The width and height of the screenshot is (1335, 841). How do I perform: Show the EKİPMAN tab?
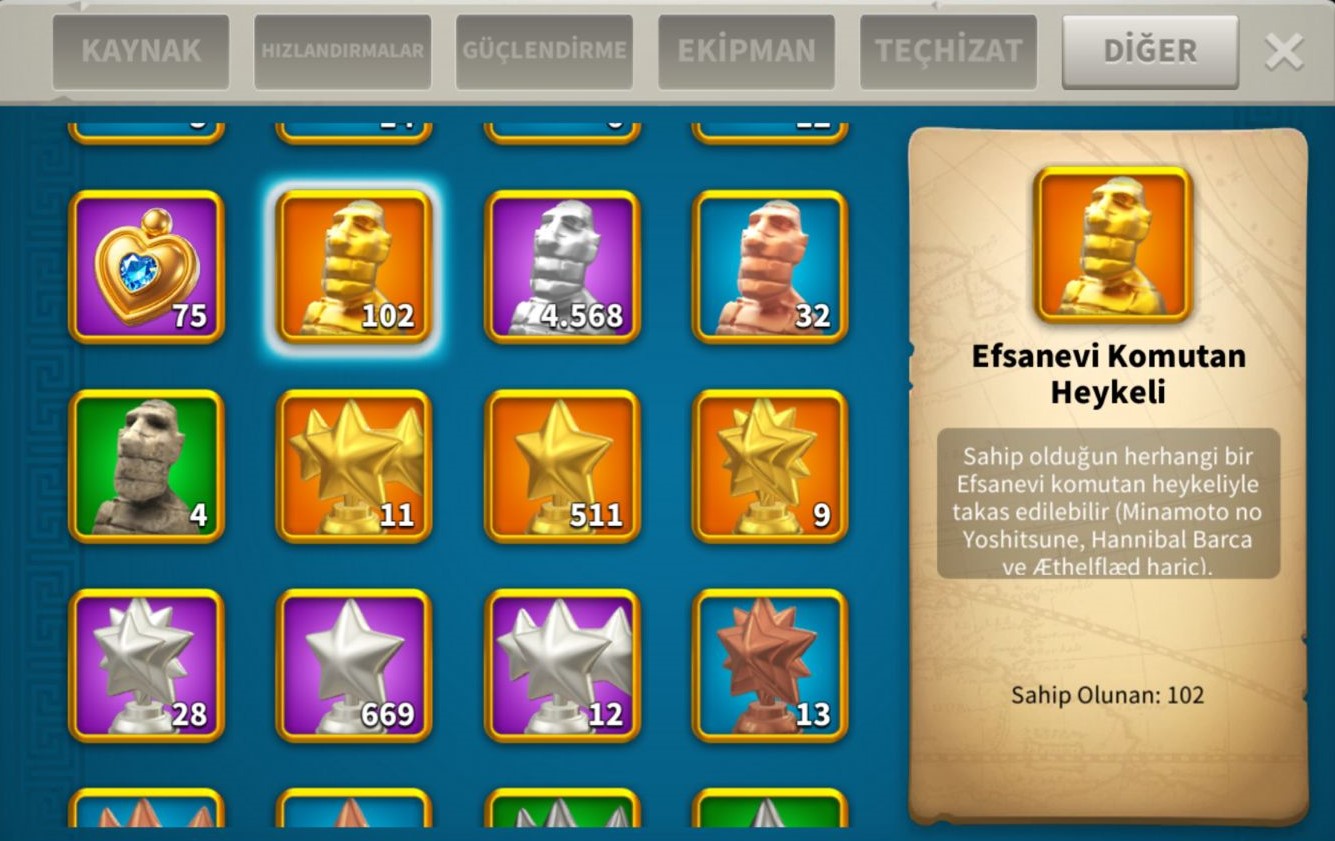[x=746, y=51]
